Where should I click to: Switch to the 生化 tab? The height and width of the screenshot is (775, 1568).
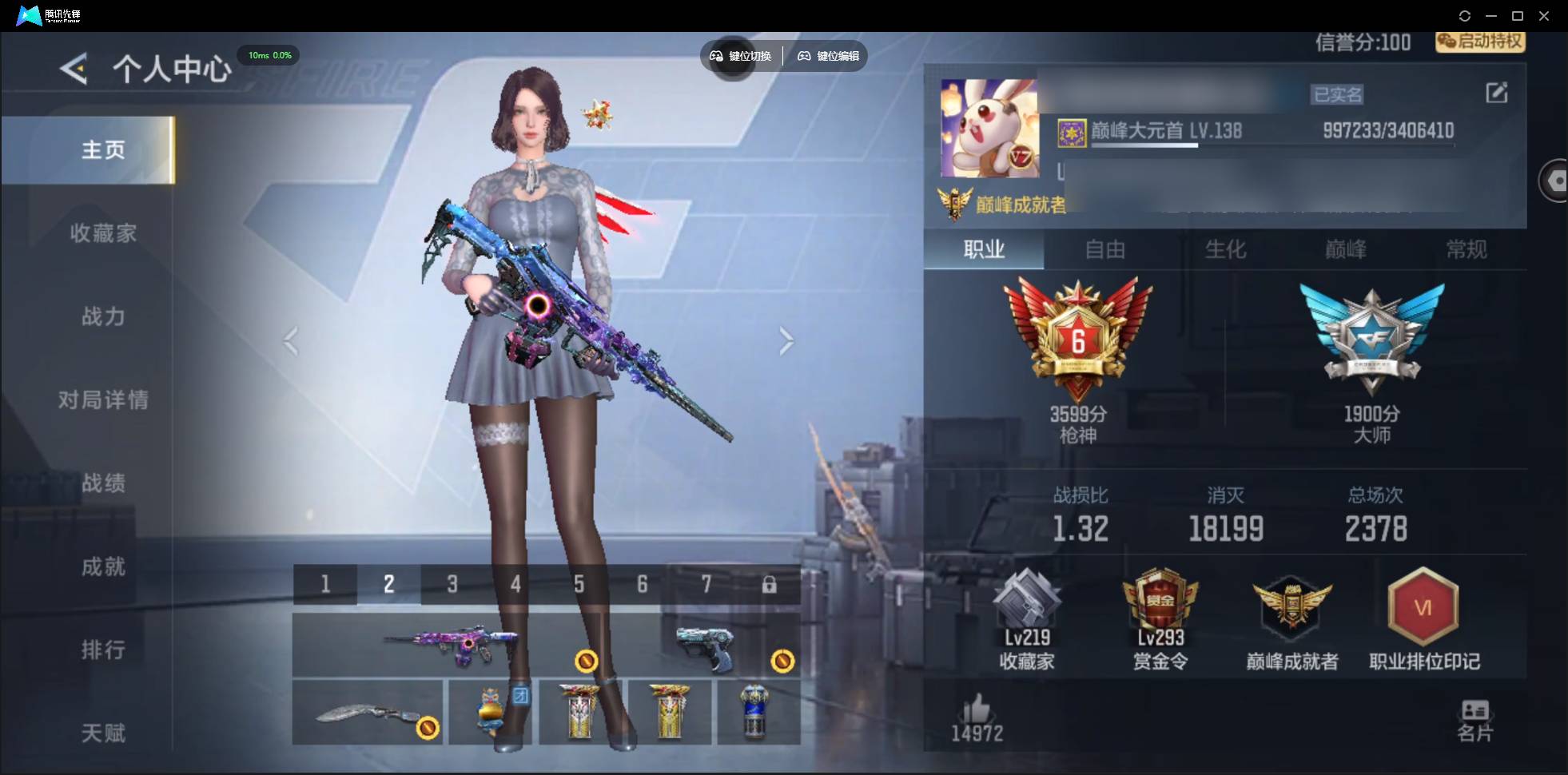[1225, 250]
